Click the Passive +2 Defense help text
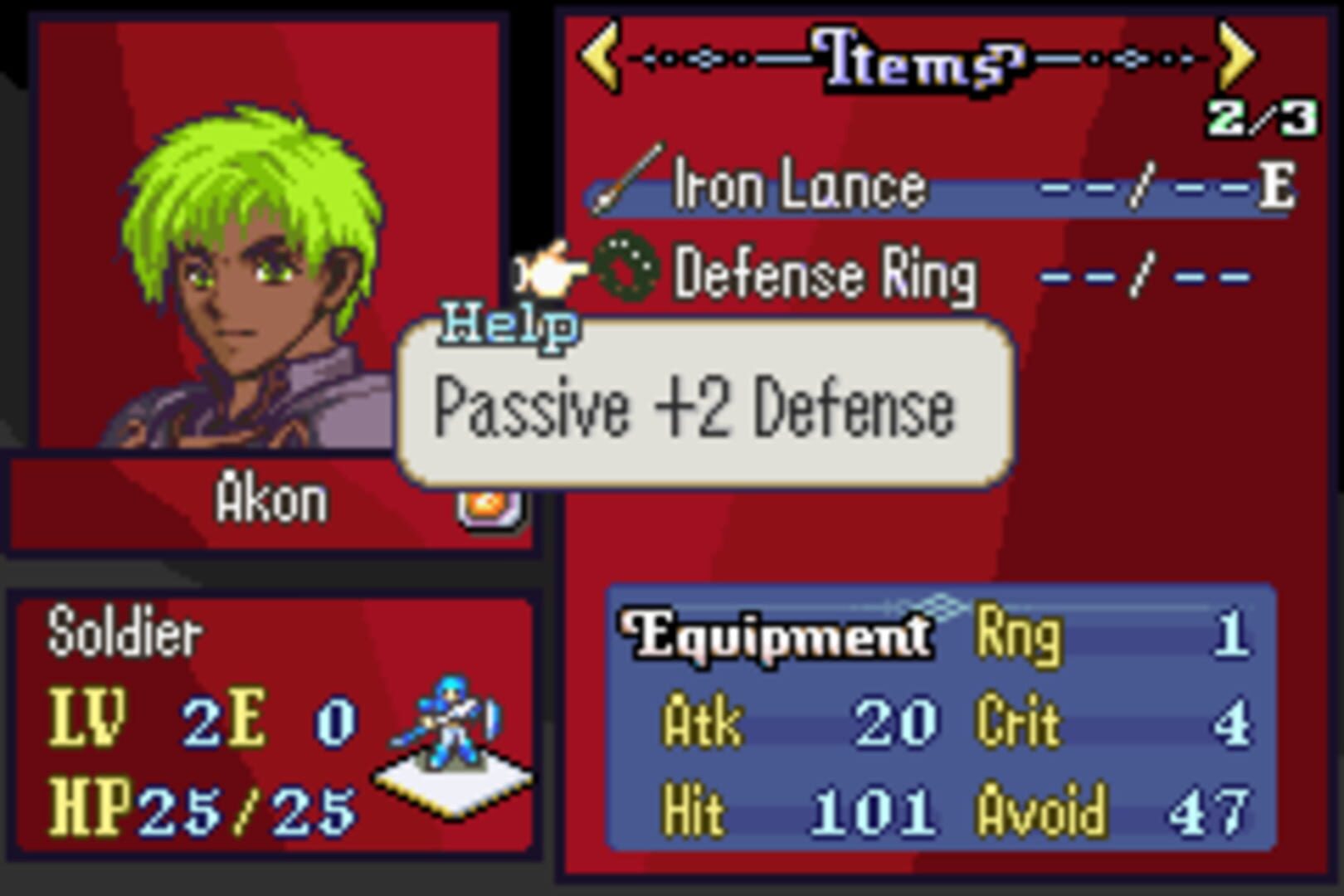 tap(695, 408)
